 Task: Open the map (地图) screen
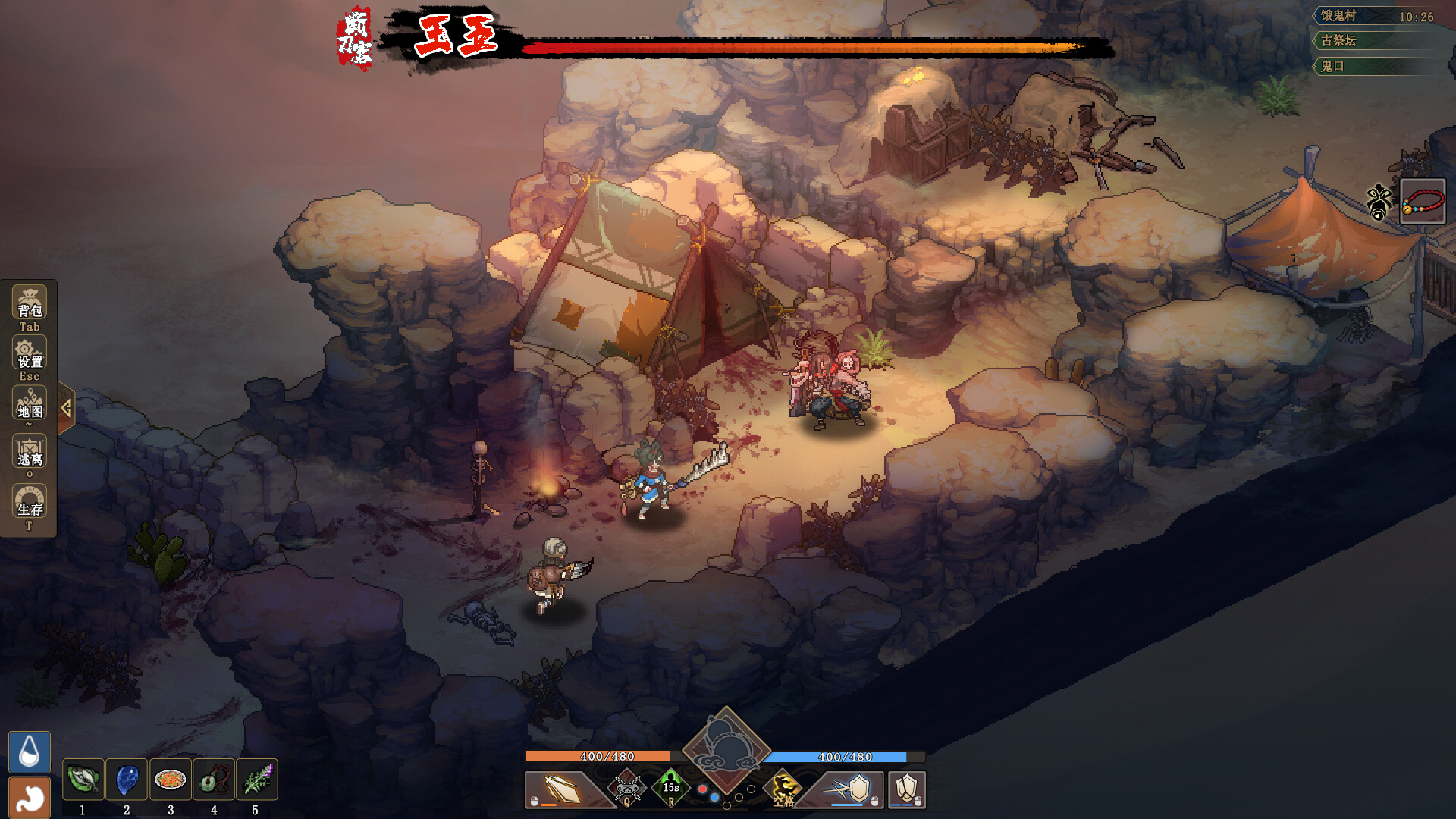tap(30, 404)
